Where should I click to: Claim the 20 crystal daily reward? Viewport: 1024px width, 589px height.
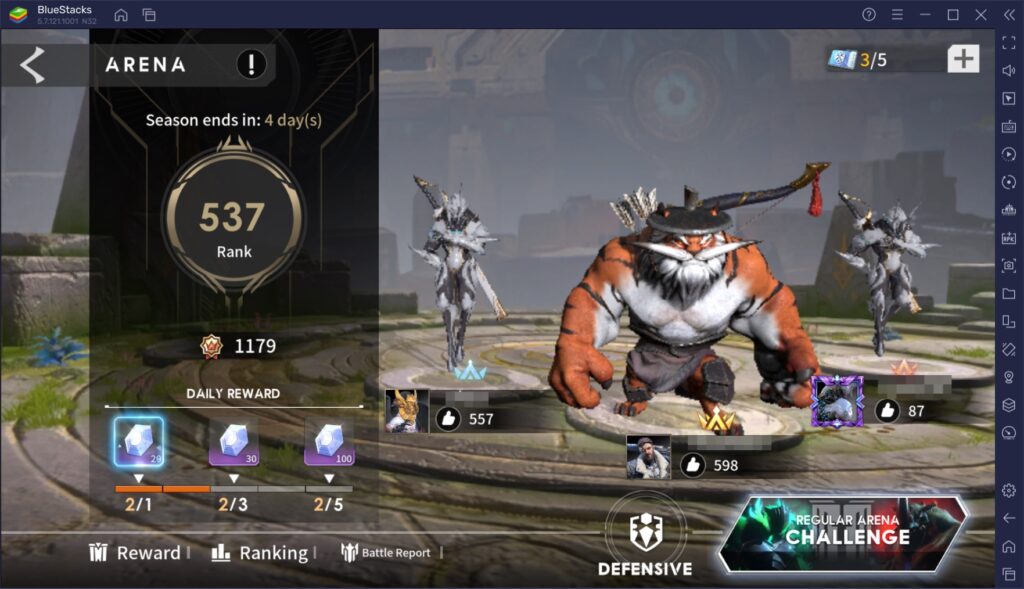[138, 441]
